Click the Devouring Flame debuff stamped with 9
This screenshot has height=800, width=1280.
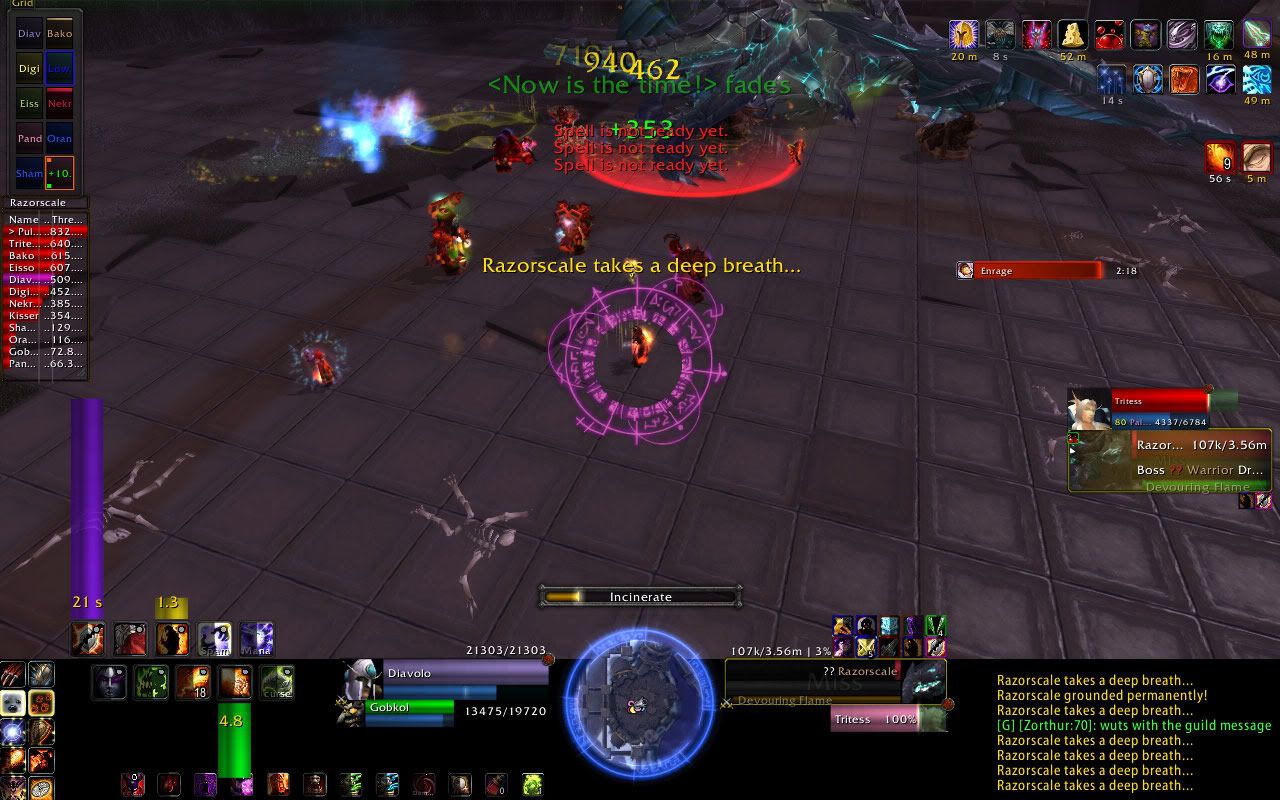coord(1219,158)
